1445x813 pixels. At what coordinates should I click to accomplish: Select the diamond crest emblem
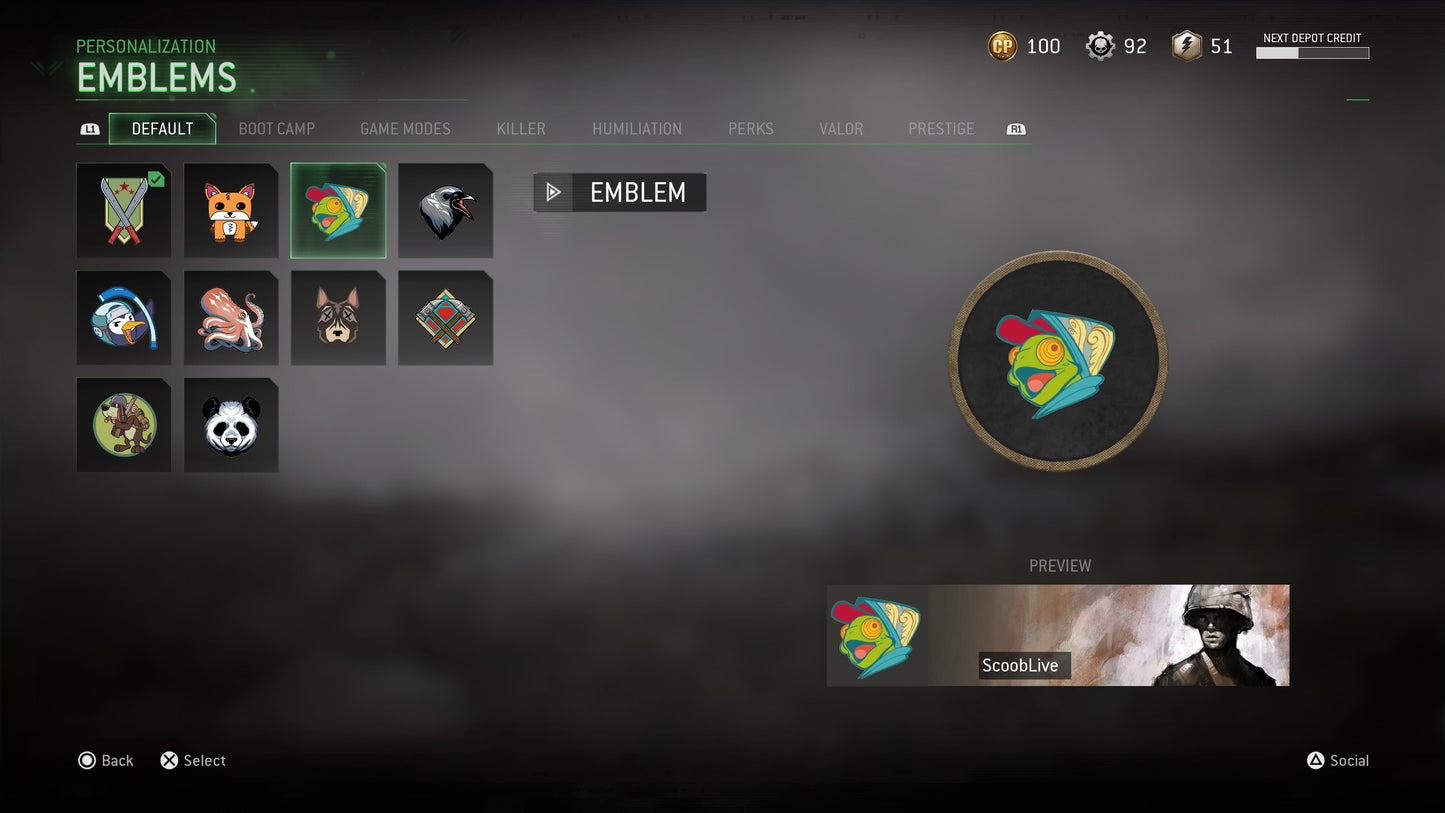tap(445, 317)
